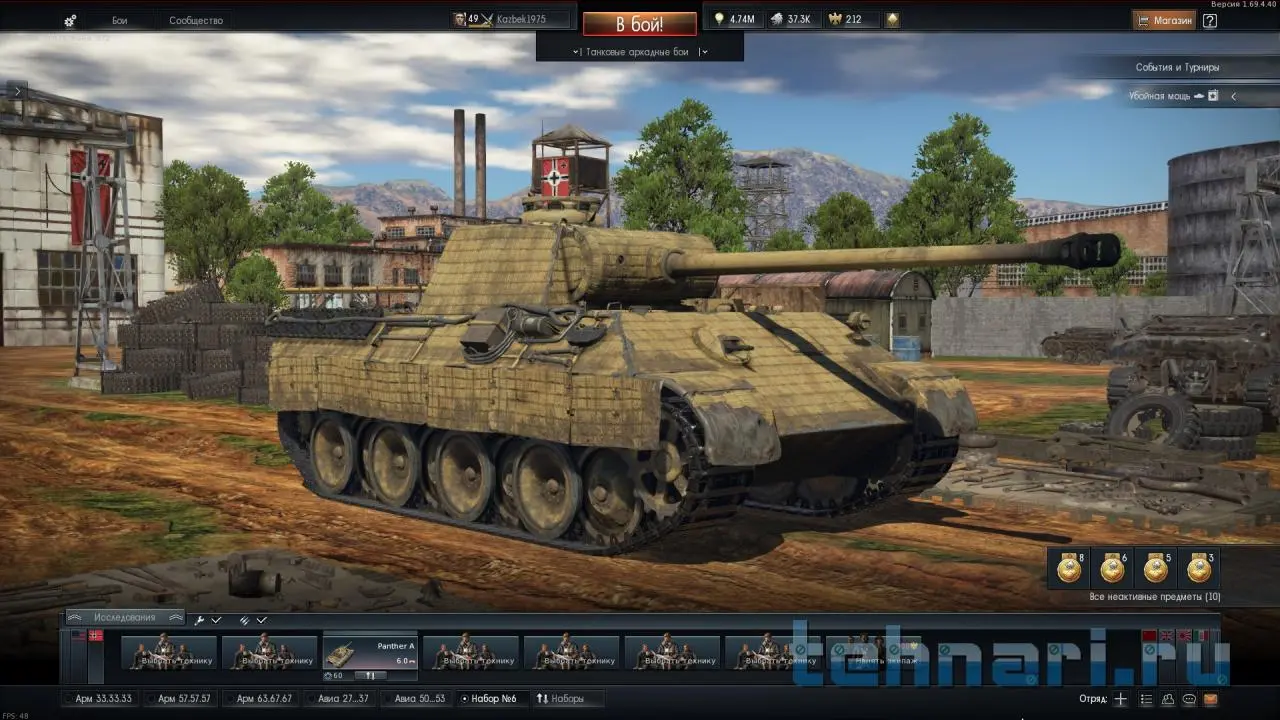Change the "Танковые аркадные бои" game mode

(x=639, y=52)
